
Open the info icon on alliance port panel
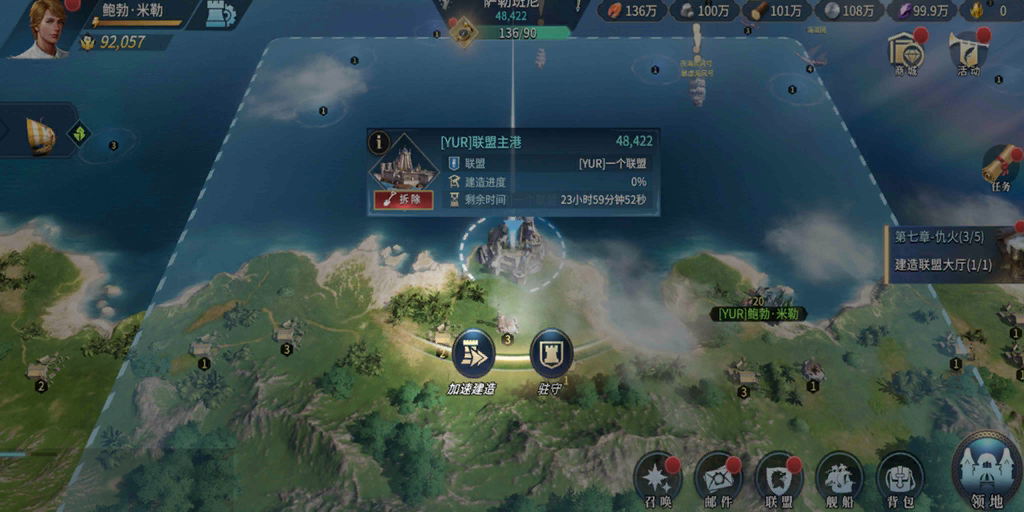pos(379,142)
